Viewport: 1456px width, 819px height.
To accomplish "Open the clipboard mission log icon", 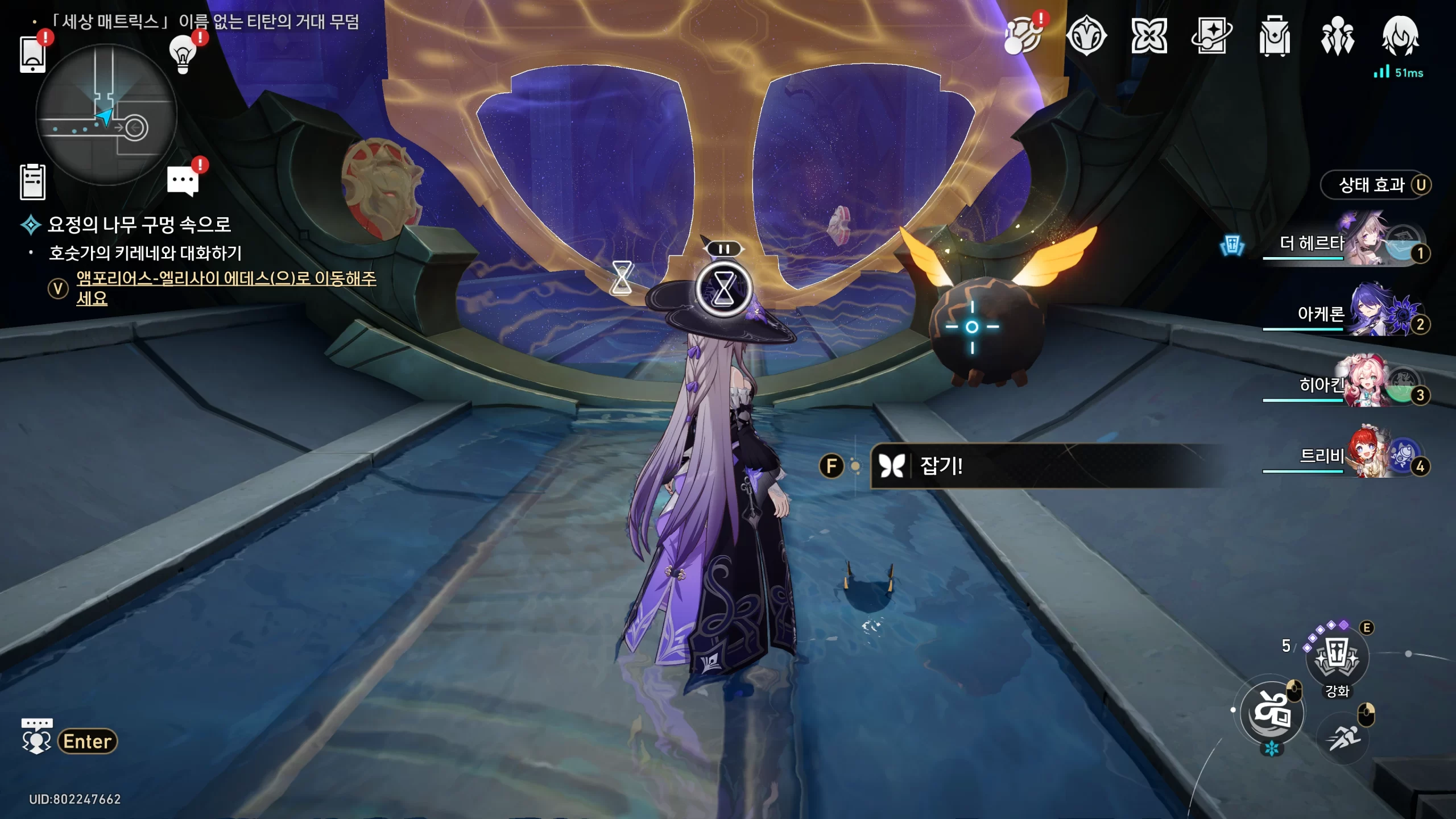I will point(32,182).
